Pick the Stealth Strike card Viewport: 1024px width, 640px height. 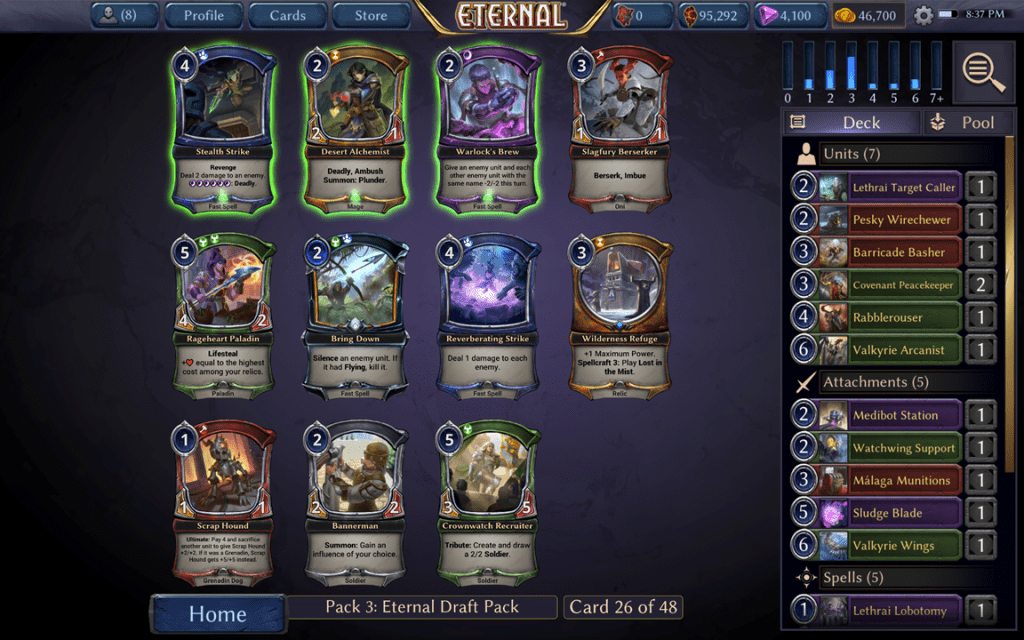coord(224,130)
